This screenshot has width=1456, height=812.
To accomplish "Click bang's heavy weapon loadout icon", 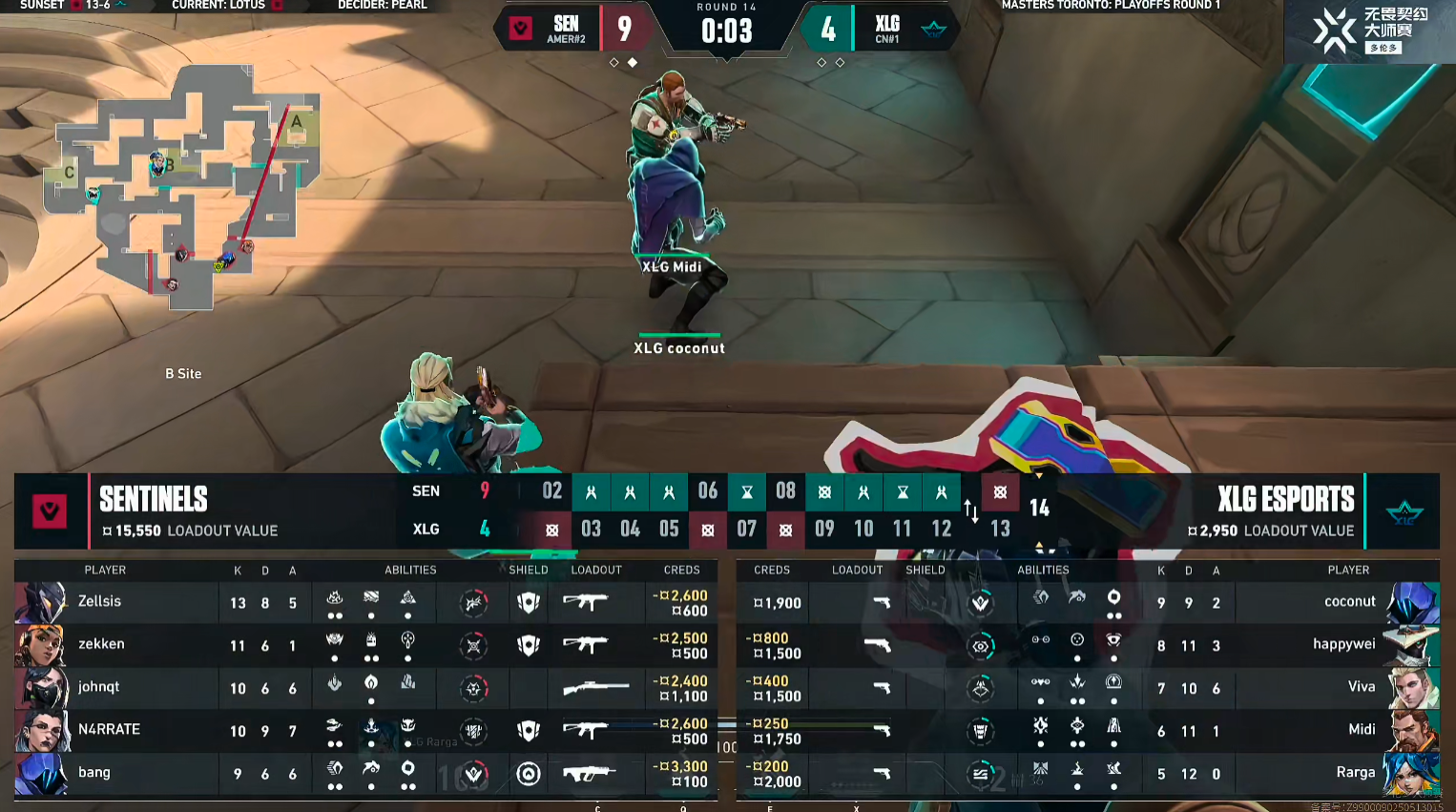I will tap(588, 773).
